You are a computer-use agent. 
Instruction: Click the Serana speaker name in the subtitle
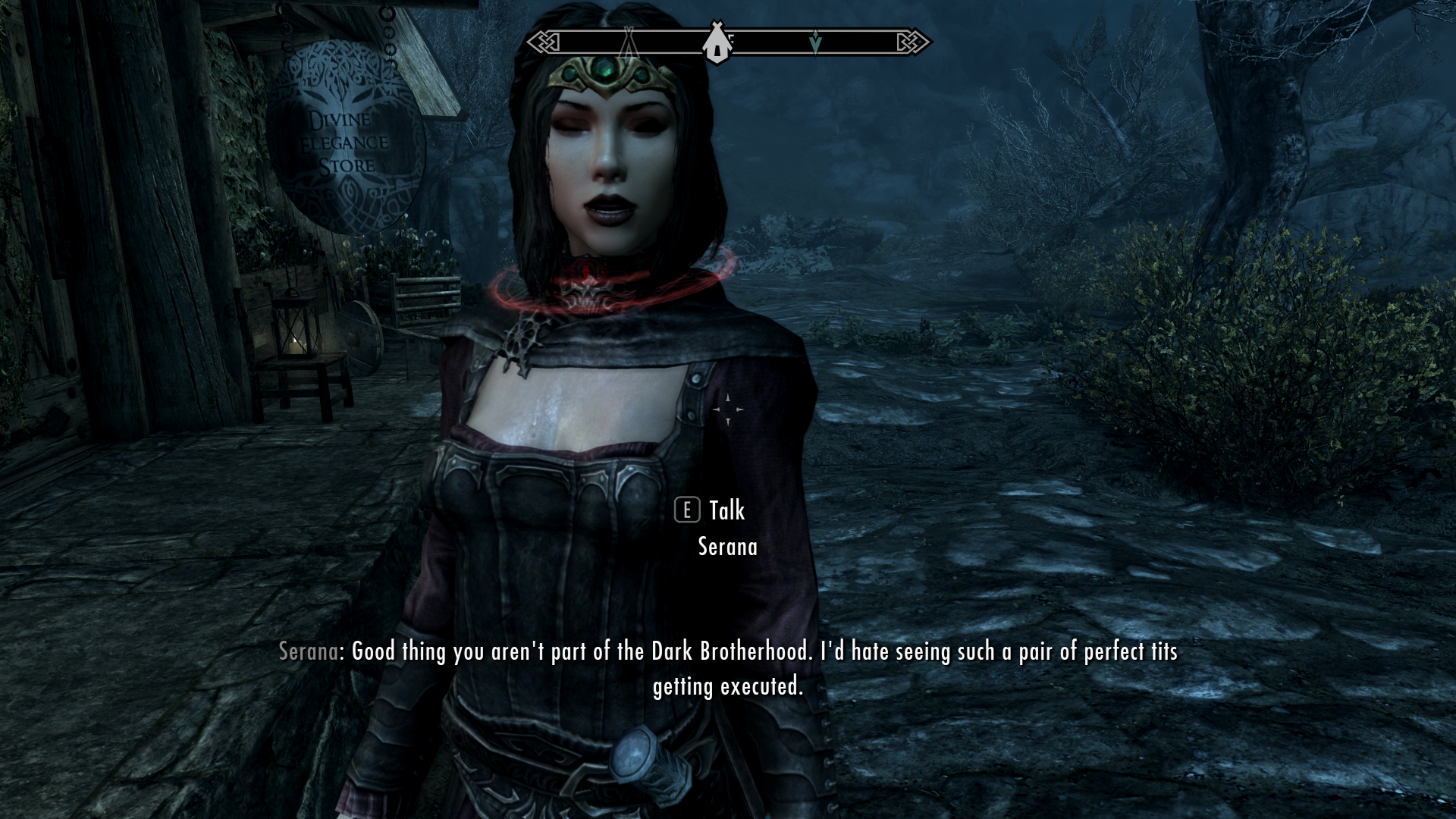pyautogui.click(x=306, y=651)
